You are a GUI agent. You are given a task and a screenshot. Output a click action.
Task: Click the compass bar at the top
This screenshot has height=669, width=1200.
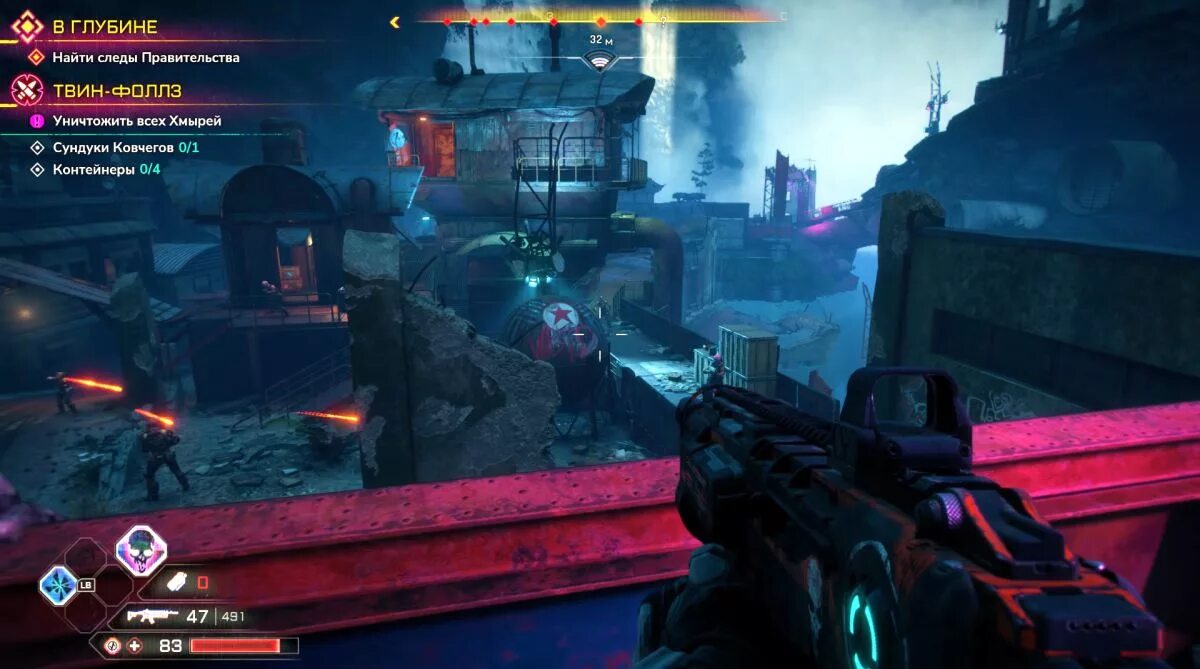[600, 18]
